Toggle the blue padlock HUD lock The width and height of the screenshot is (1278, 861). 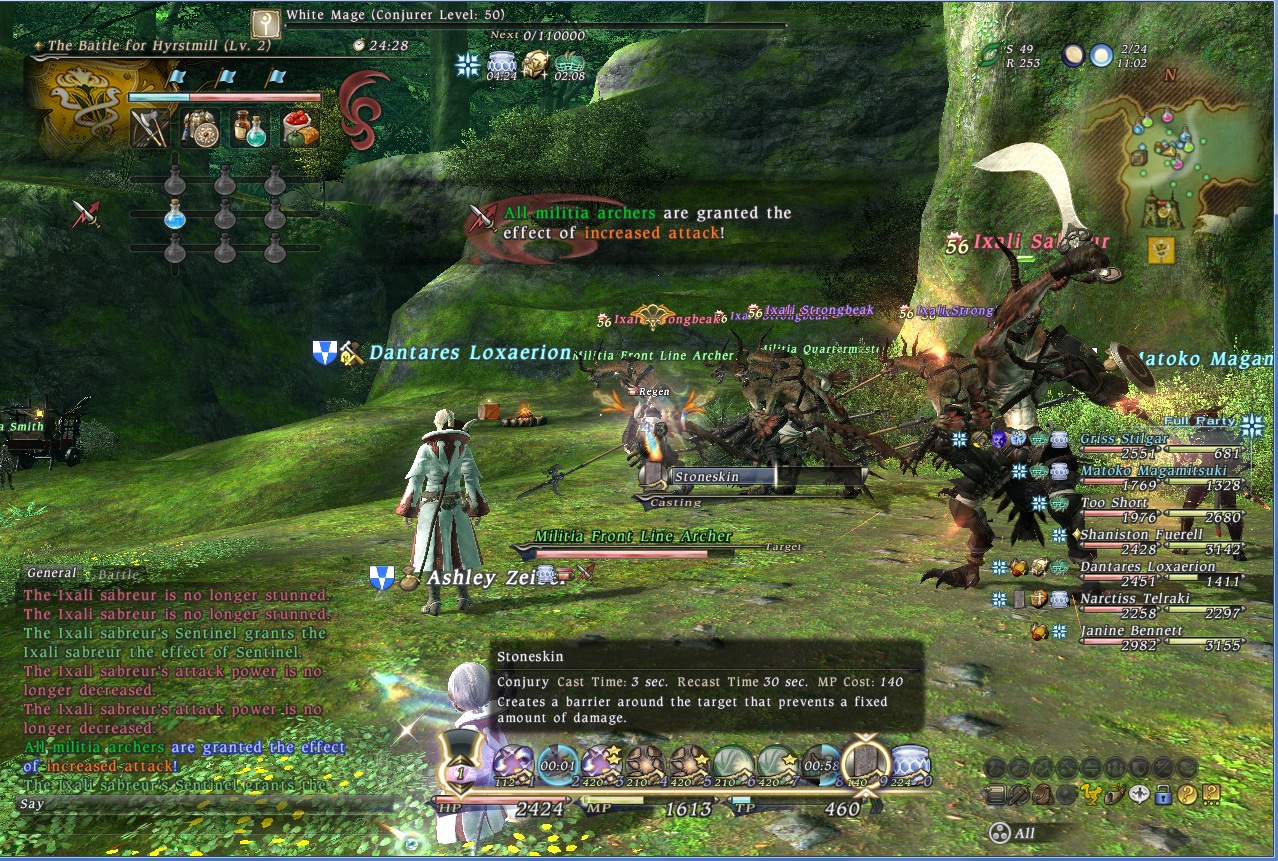point(1163,796)
